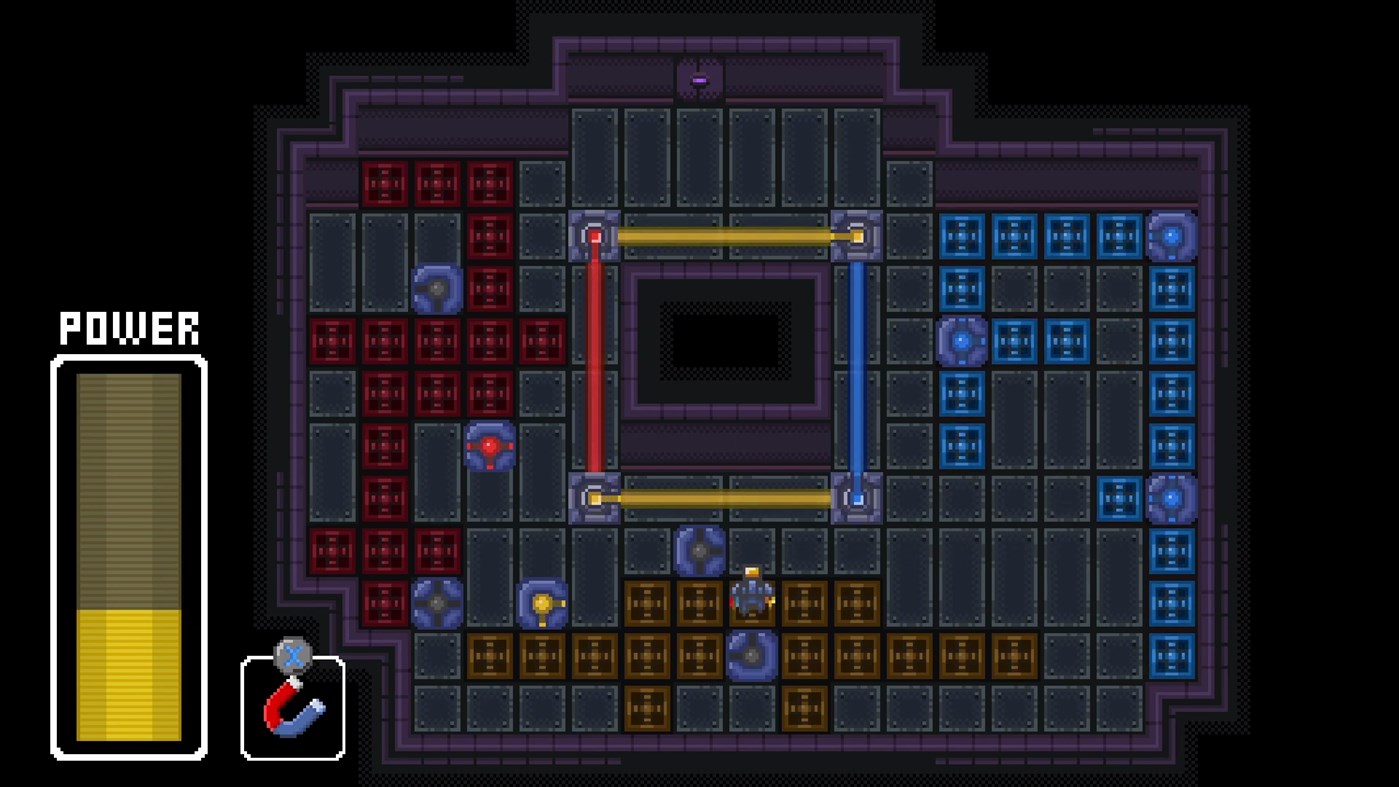This screenshot has width=1399, height=787.
Task: Click the top-right yellow beam receiver
Action: (855, 234)
